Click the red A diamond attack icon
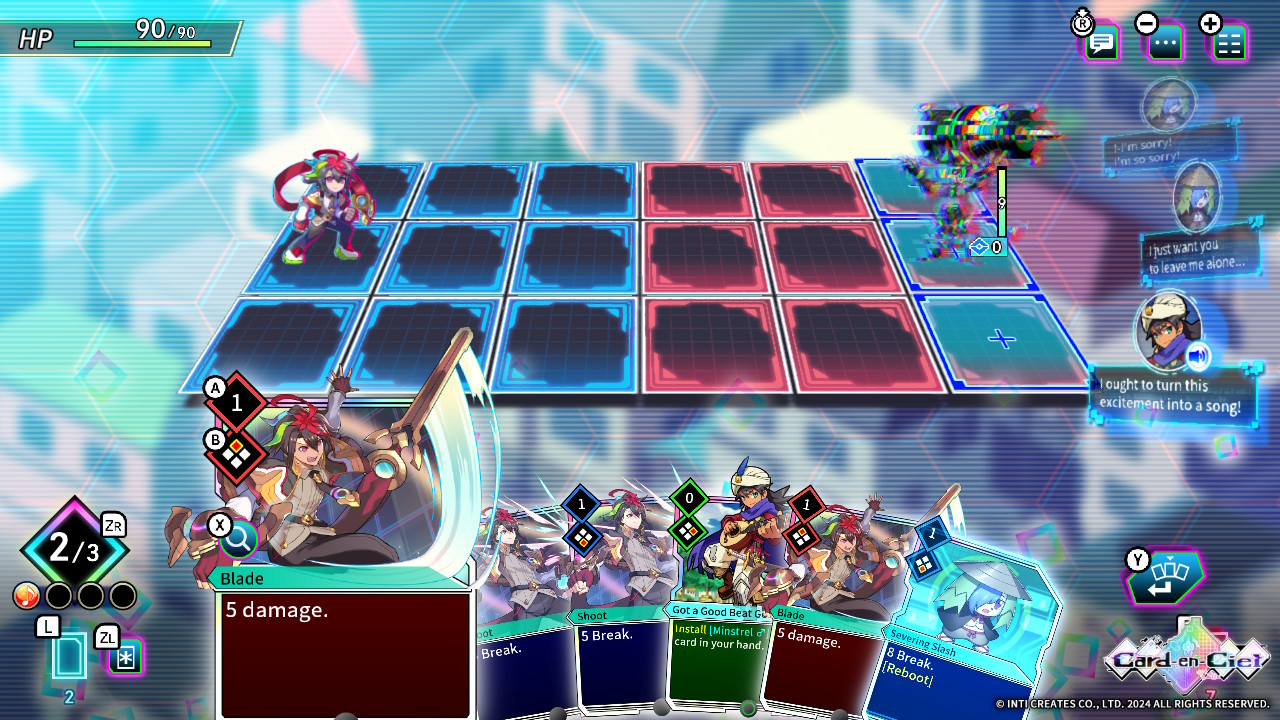Screen dimensions: 1280x720 coord(236,402)
